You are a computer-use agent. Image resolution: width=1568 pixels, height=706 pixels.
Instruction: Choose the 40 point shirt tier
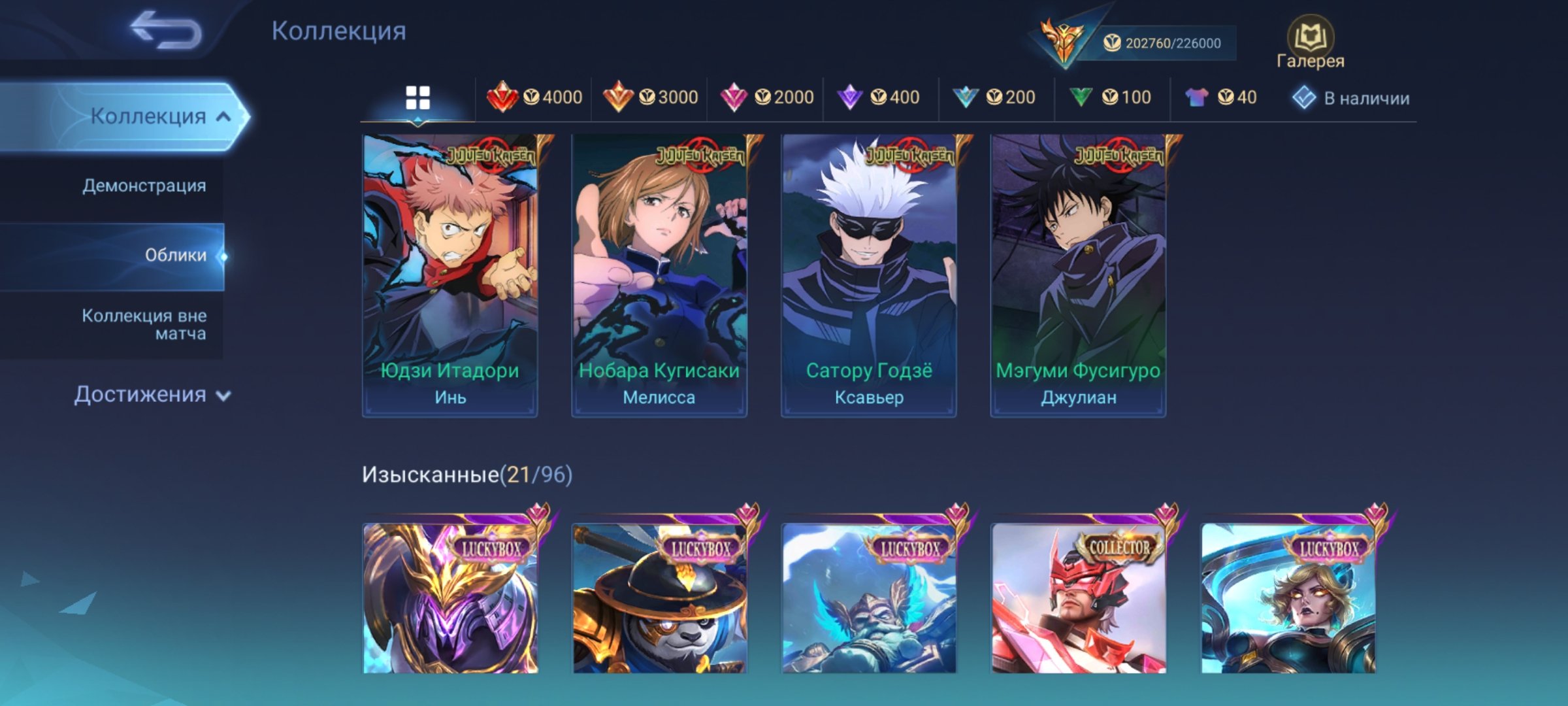point(1220,97)
